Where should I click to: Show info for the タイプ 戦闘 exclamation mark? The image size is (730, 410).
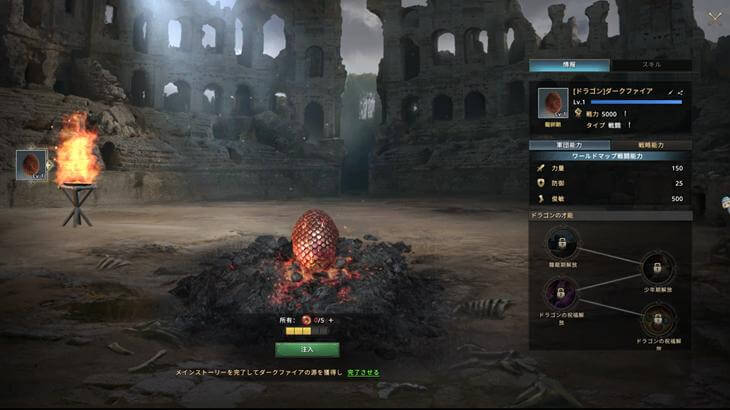628,126
